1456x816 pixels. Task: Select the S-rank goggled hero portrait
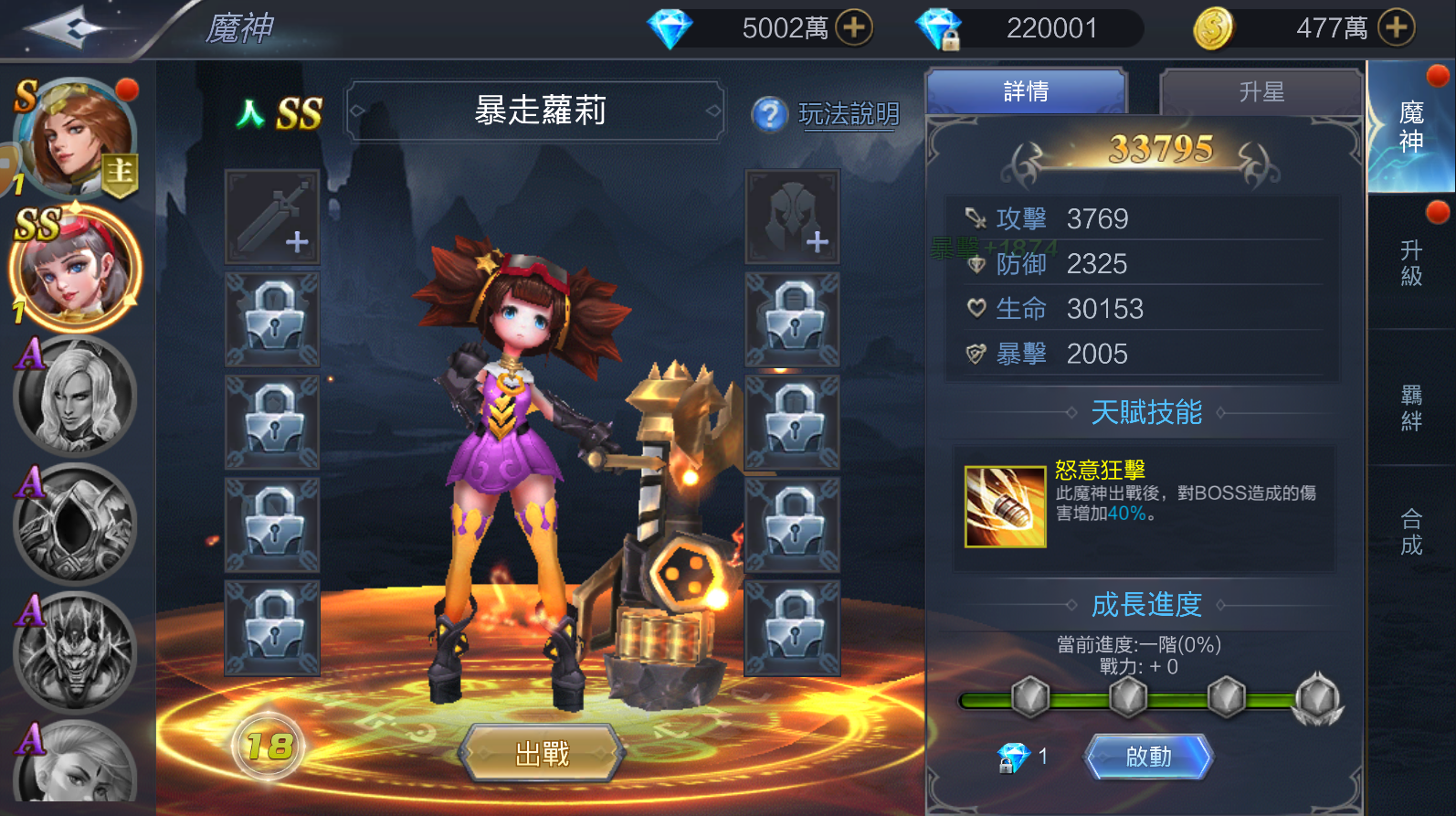(80, 137)
